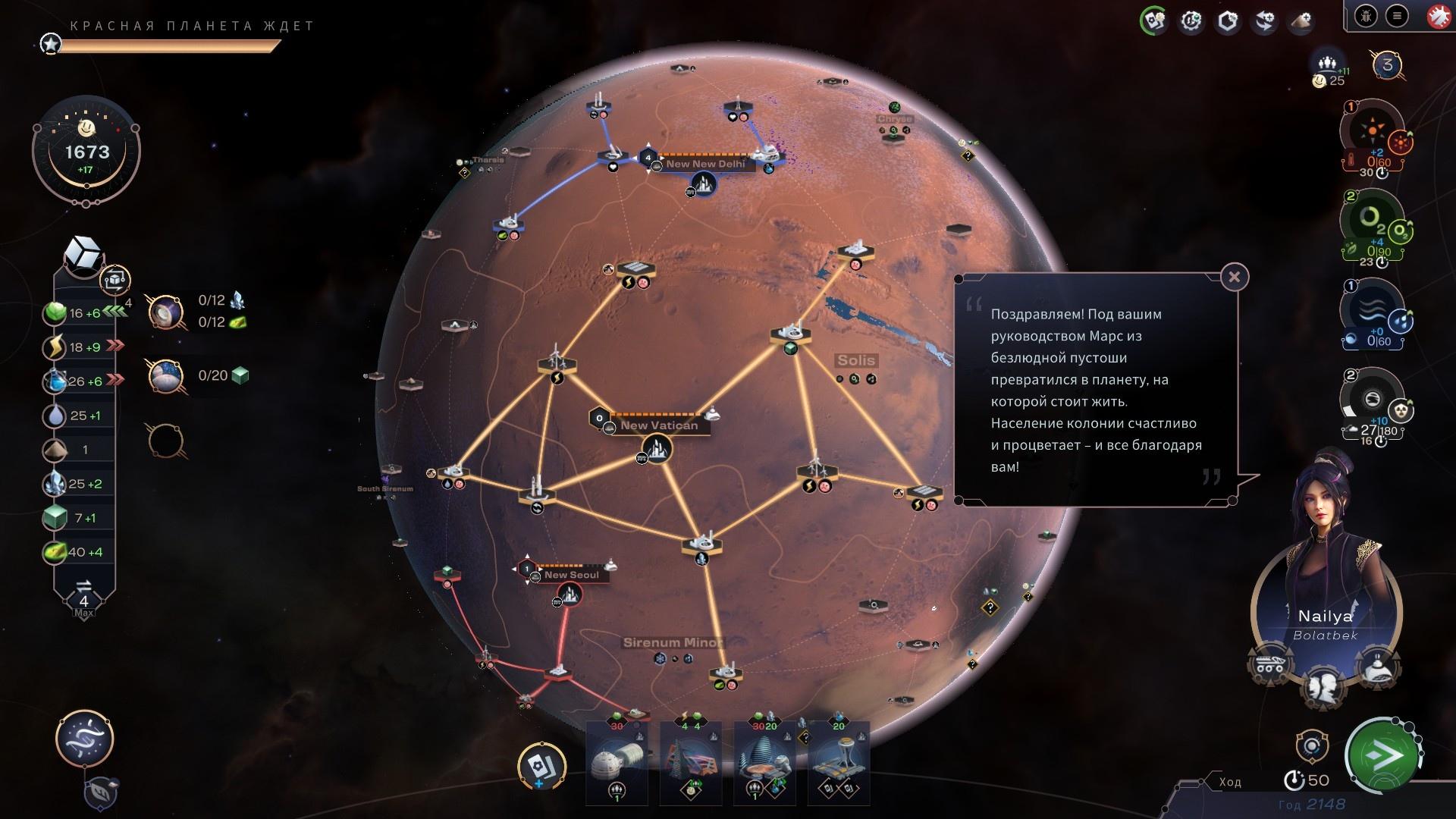Show the population happiness icon
Screen dimensions: 1456x819
(1326, 65)
